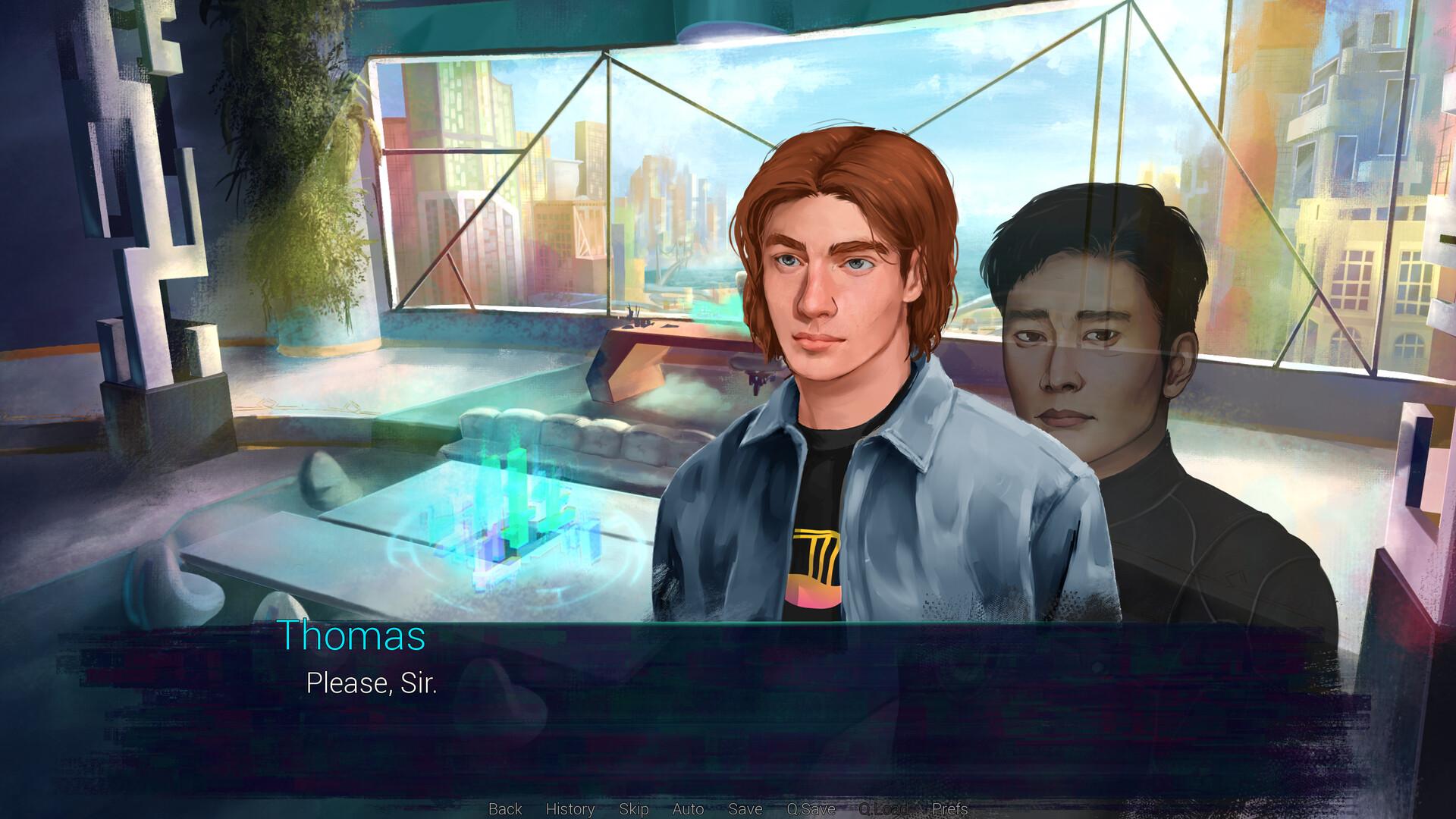Screen dimensions: 1456x819
Task: Open the History log
Action: pos(570,809)
